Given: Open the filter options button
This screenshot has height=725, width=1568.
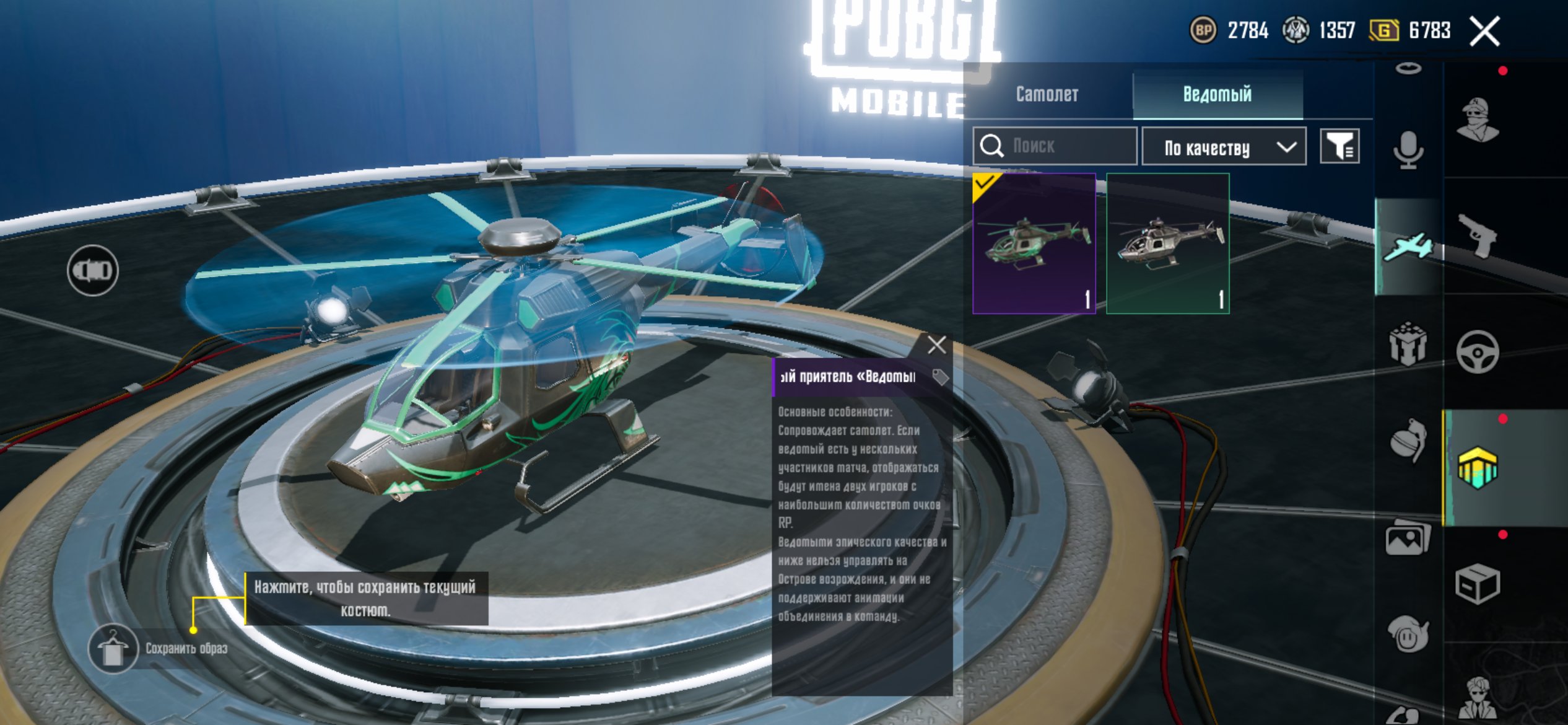Looking at the screenshot, I should (x=1339, y=147).
